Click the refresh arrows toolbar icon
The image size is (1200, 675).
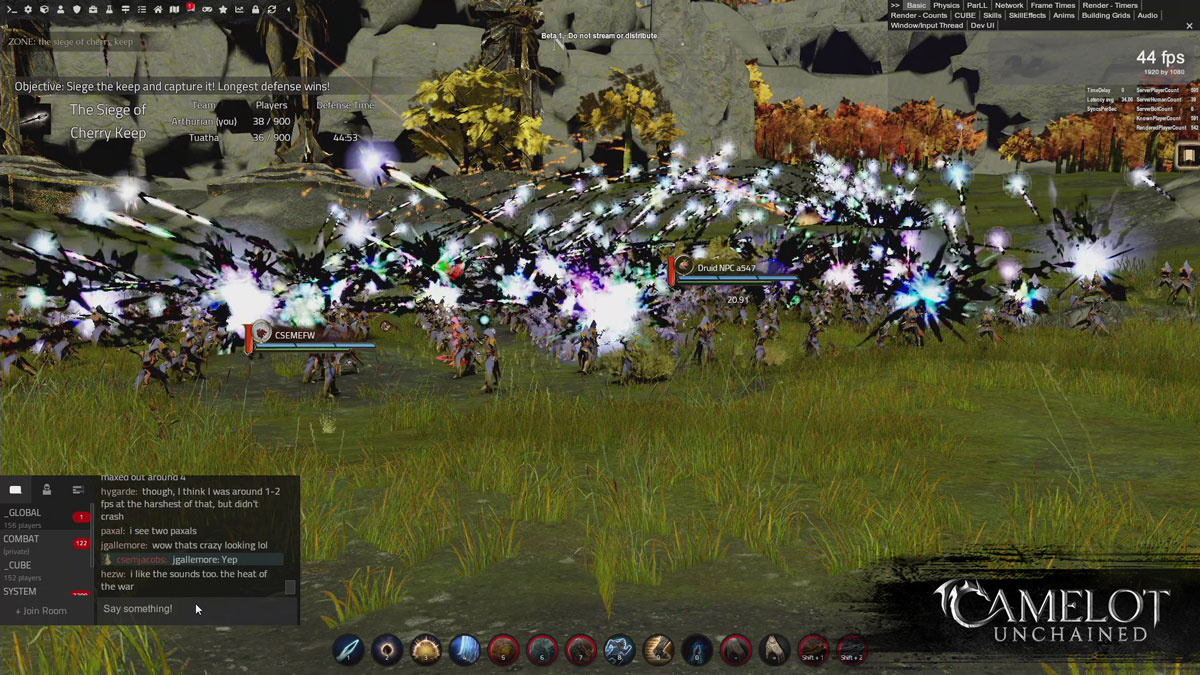pyautogui.click(x=271, y=10)
